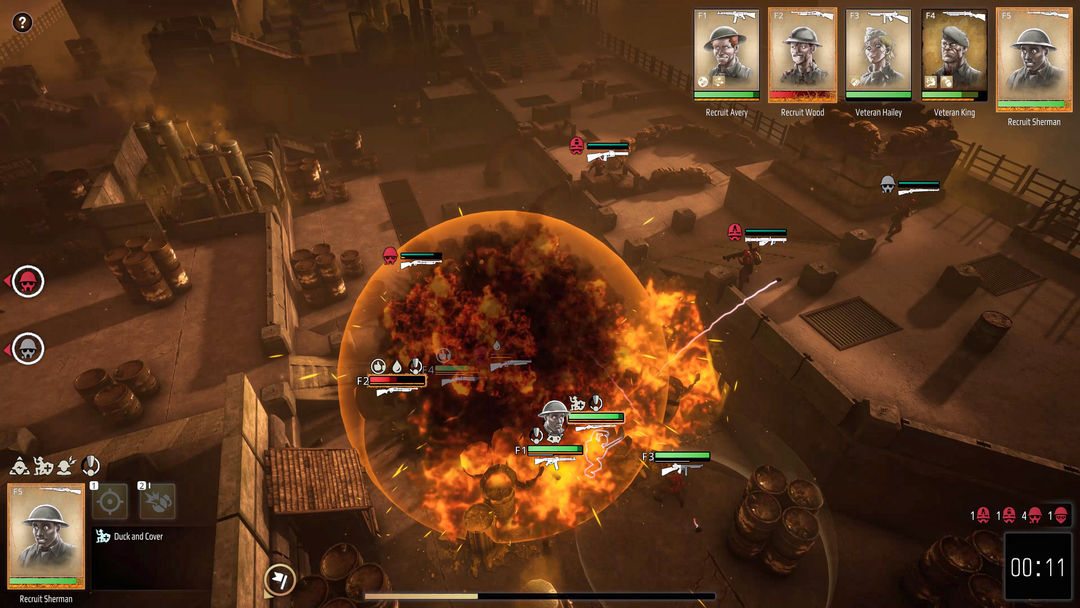Select Recruit Sherman in the squad roster
The width and height of the screenshot is (1080, 608).
pyautogui.click(x=1033, y=60)
